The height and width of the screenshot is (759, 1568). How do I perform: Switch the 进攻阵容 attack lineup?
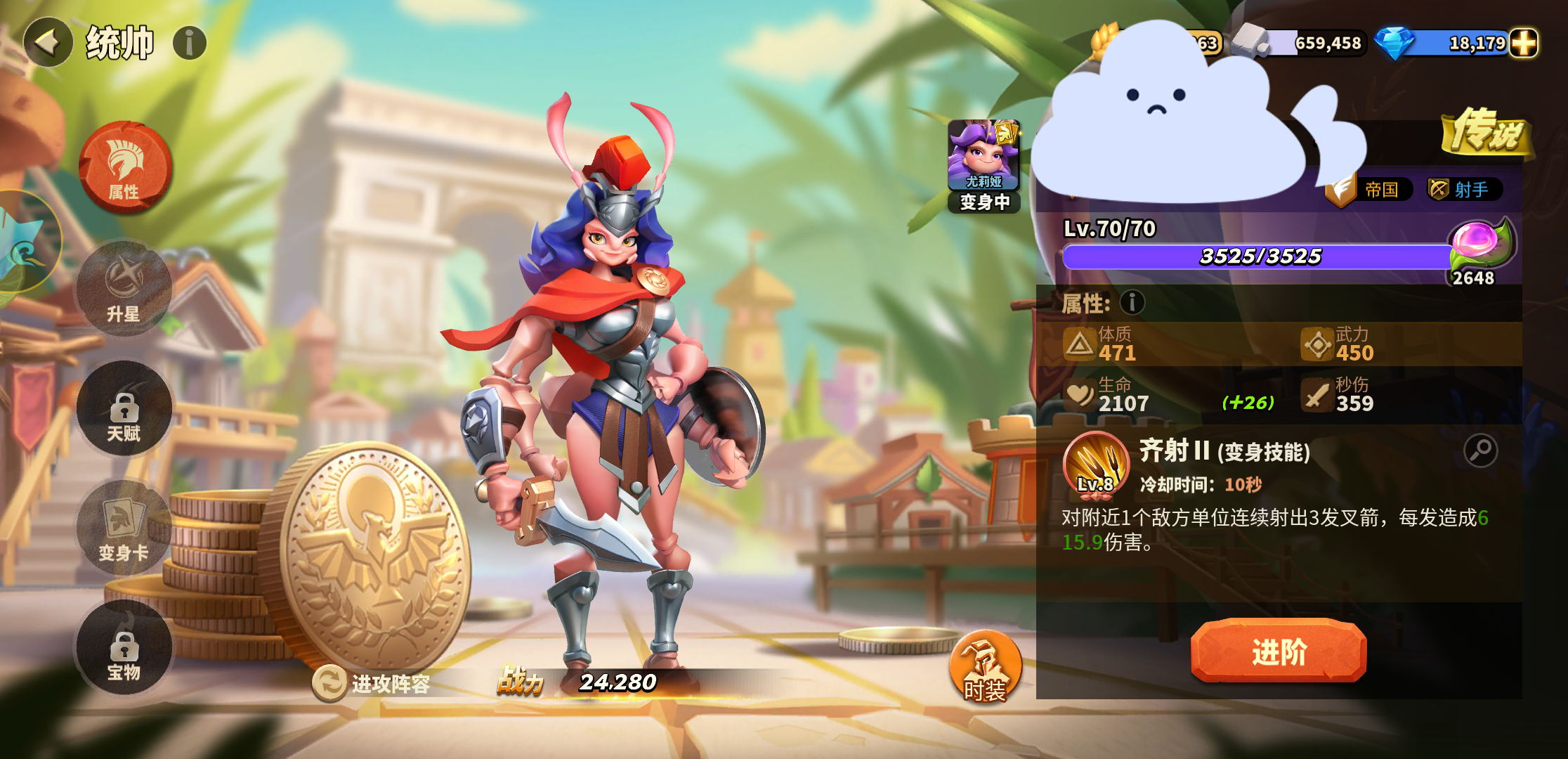click(x=372, y=683)
